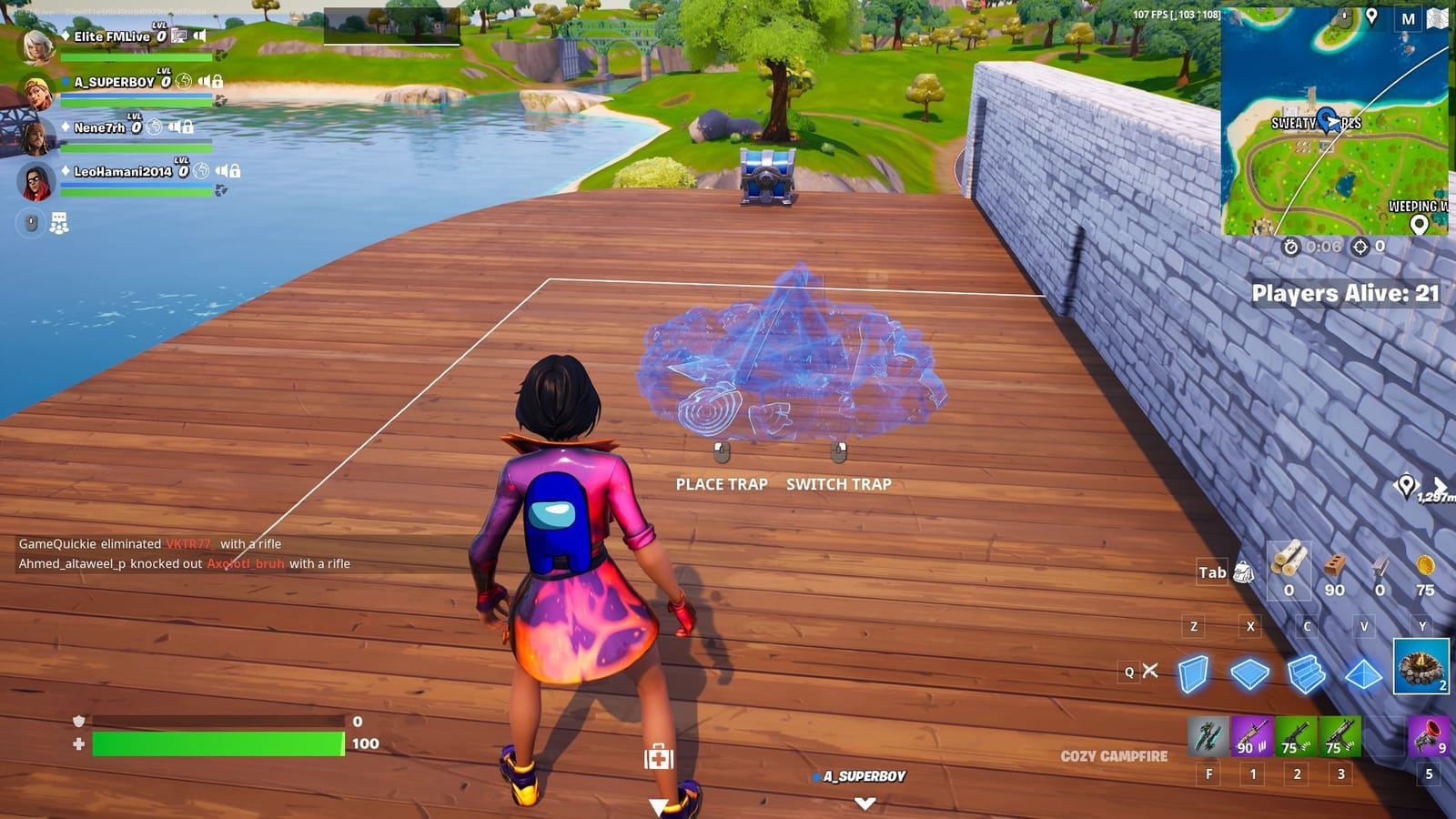Expand the squad comms icon below player list
The width and height of the screenshot is (1456, 819).
tap(58, 221)
